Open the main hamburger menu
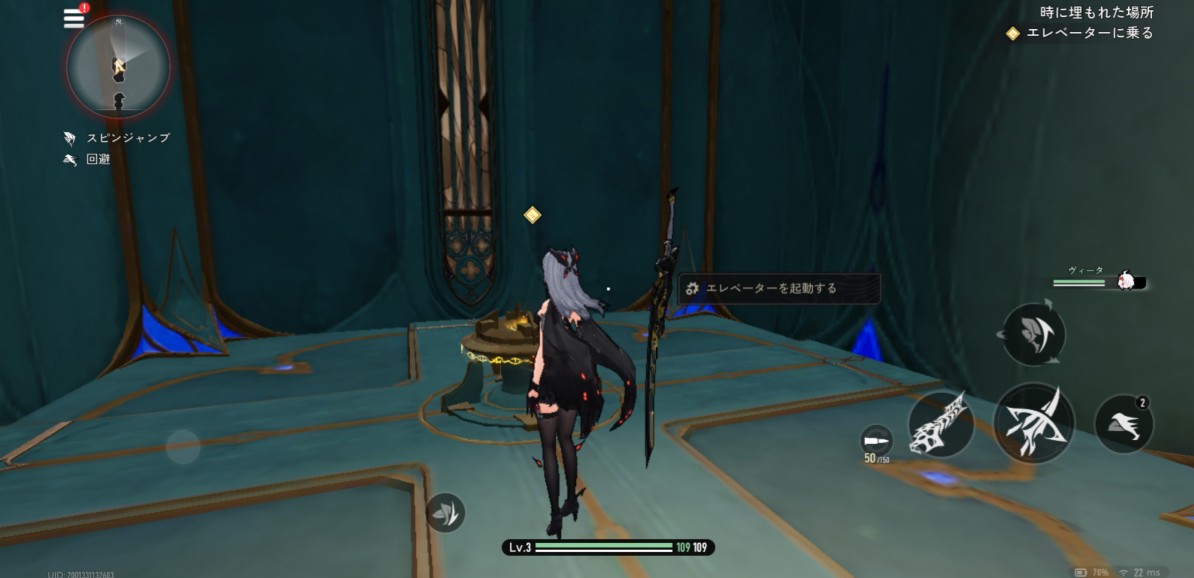Image resolution: width=1194 pixels, height=578 pixels. 74,18
